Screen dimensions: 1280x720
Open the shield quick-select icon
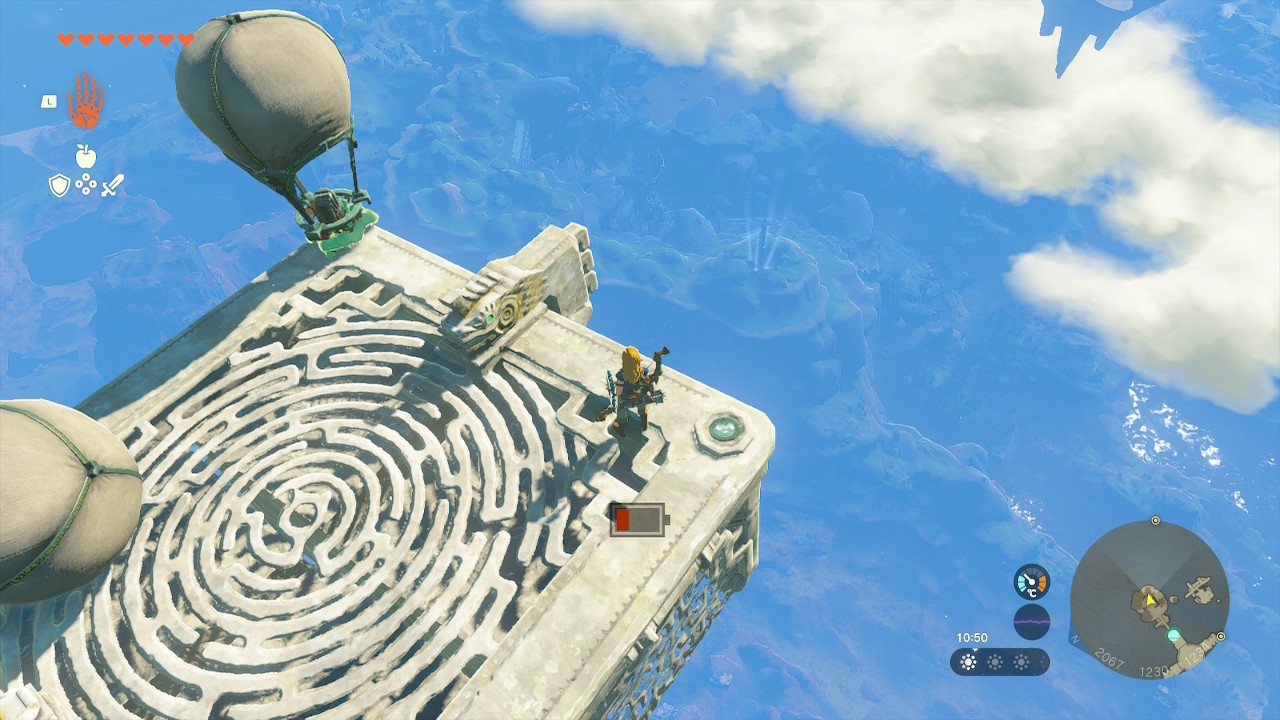59,185
